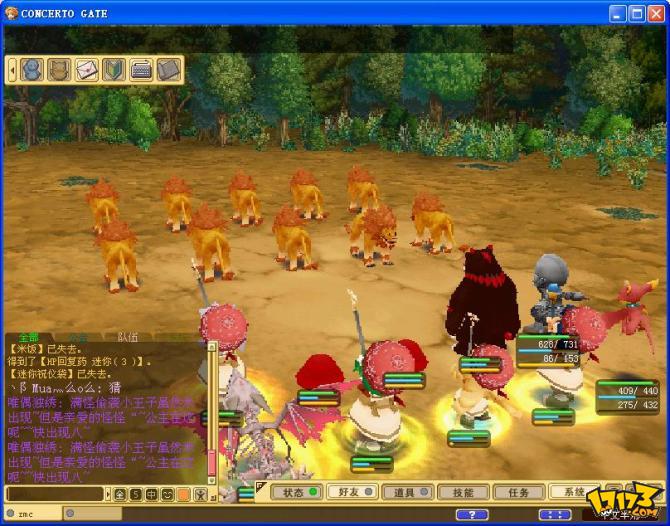Click the green-yellow beginner shield icon

(x=113, y=70)
